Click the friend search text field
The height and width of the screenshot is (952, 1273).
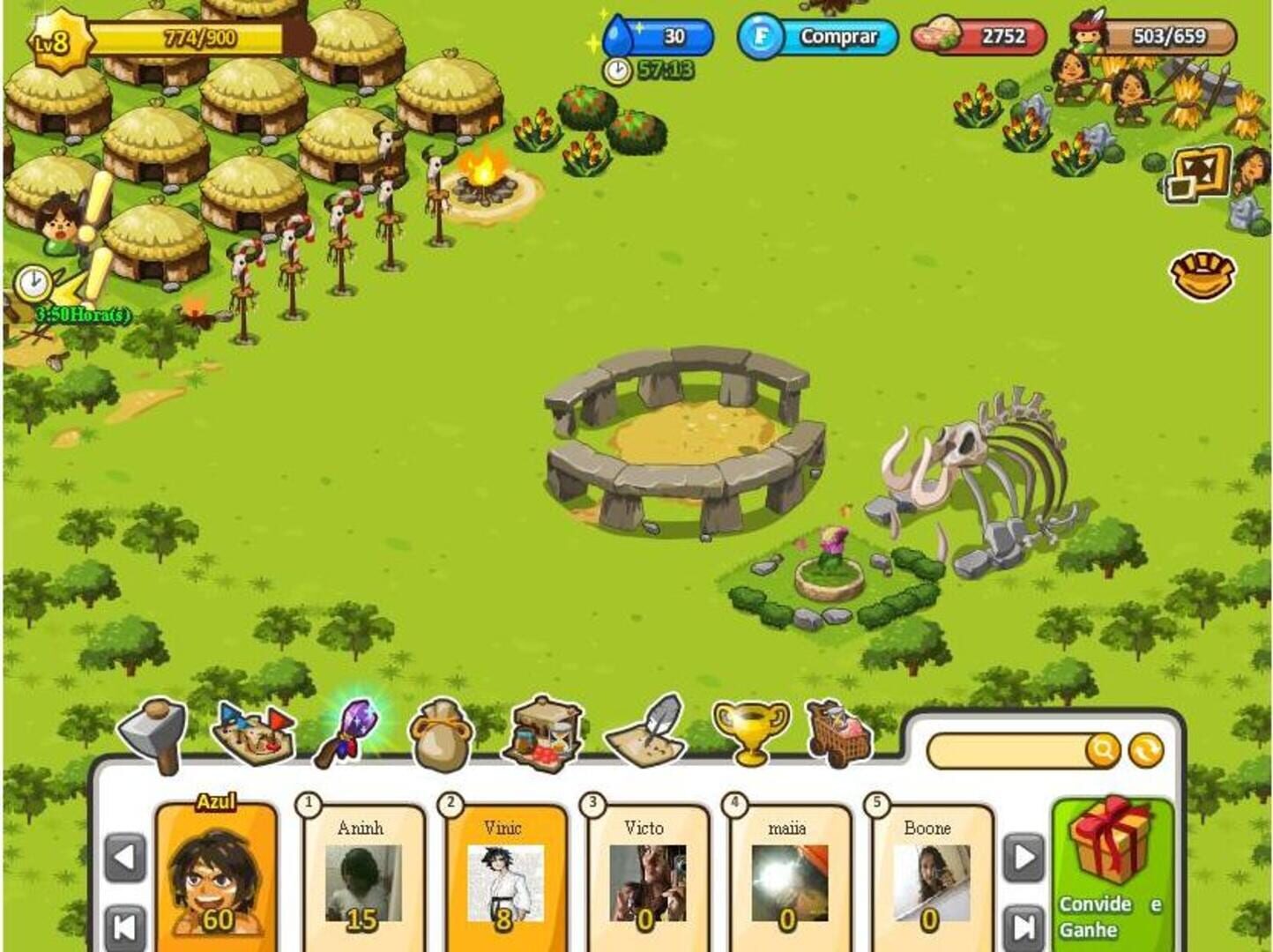[x=1014, y=748]
